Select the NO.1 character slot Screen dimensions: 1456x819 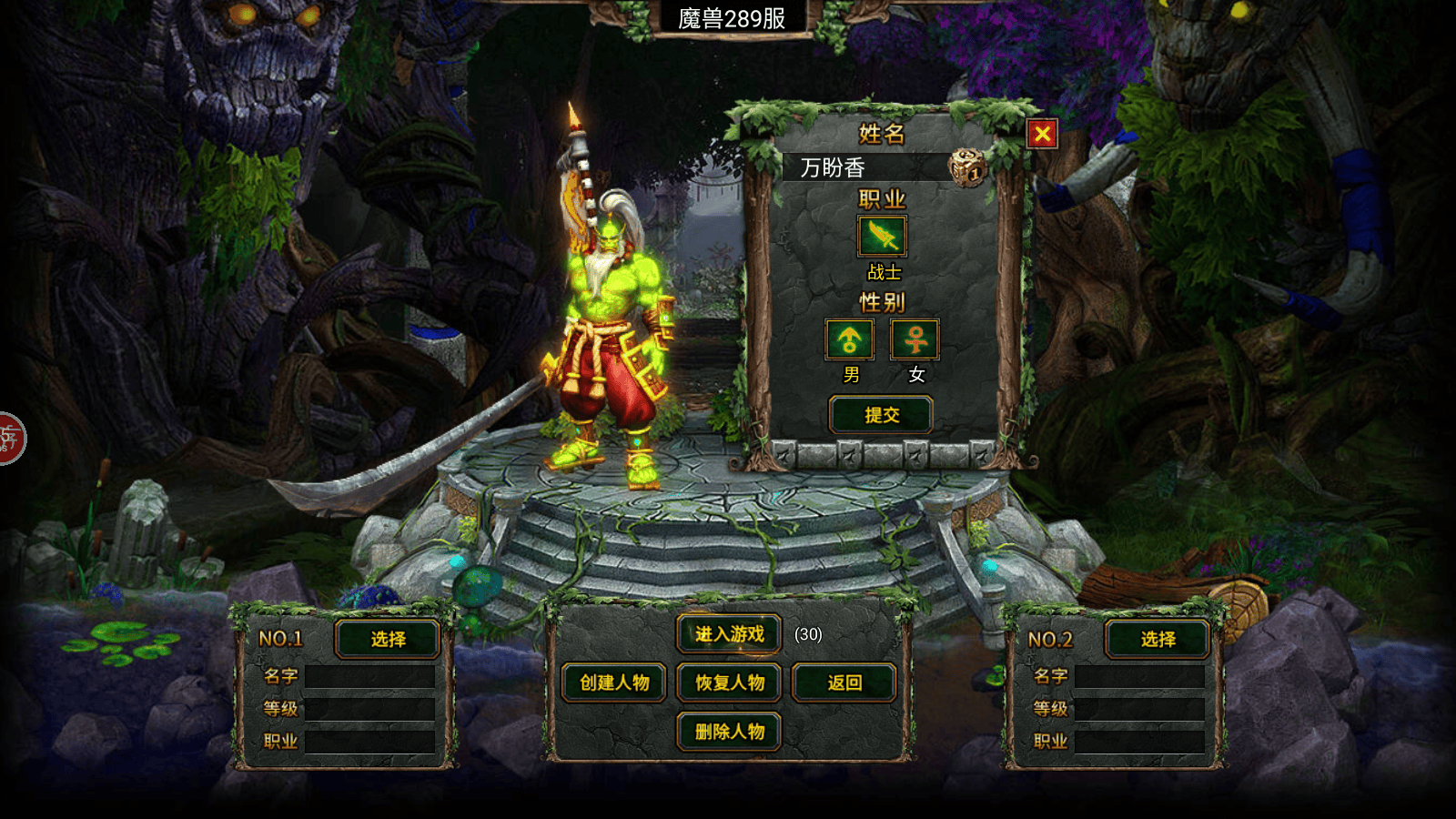388,639
